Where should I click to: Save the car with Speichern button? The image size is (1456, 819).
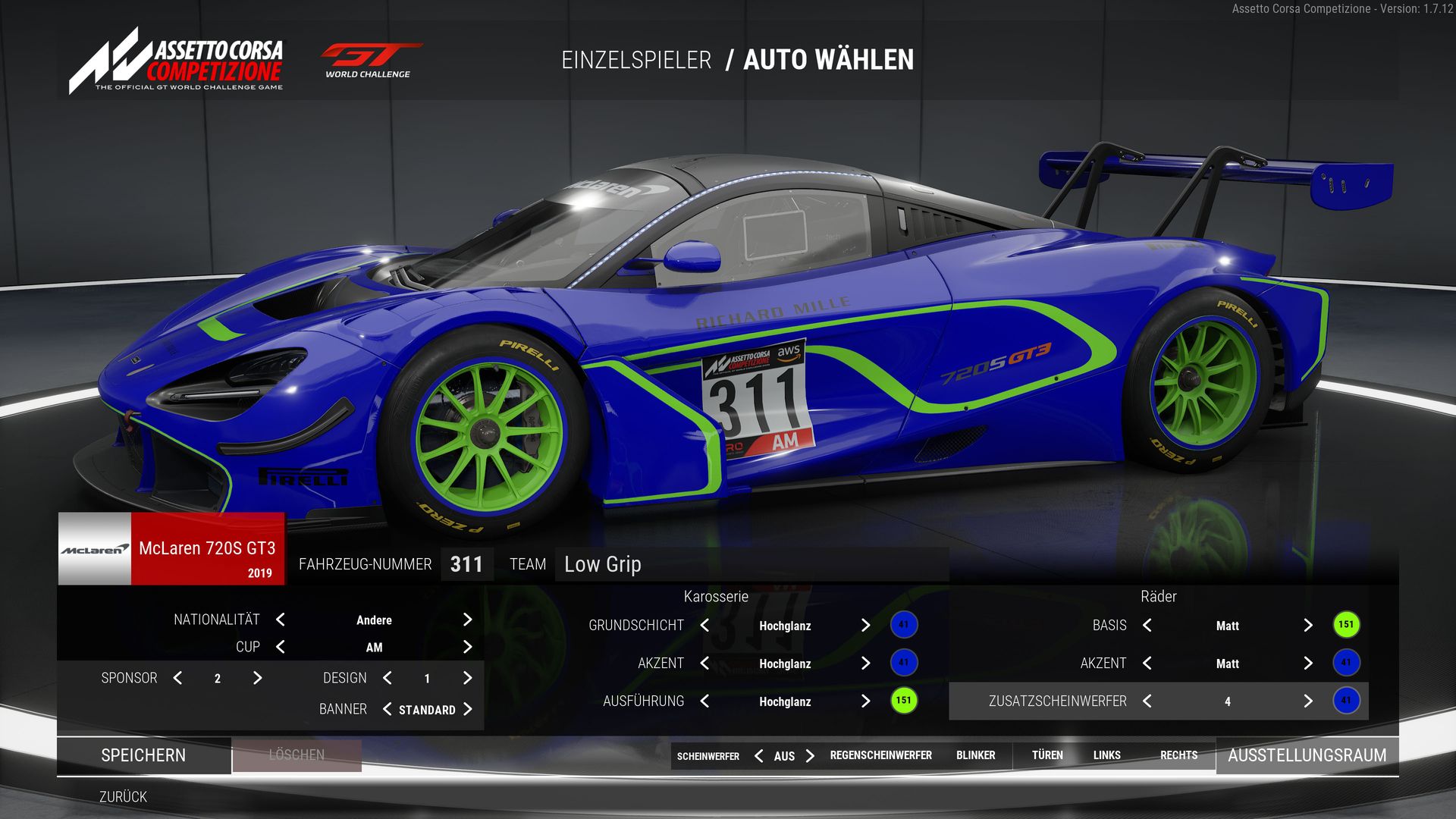[x=143, y=755]
